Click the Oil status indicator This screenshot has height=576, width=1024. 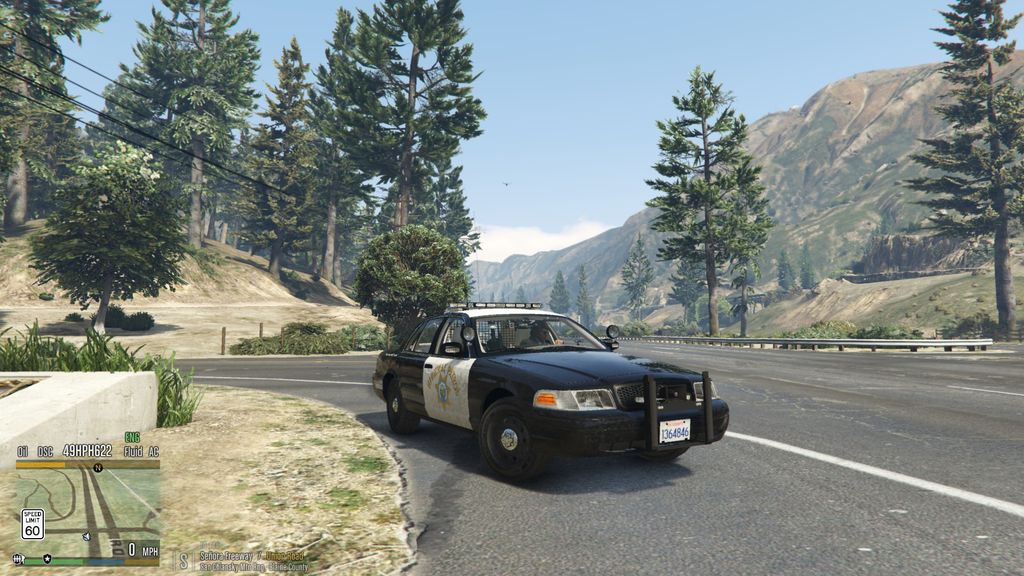coord(22,451)
